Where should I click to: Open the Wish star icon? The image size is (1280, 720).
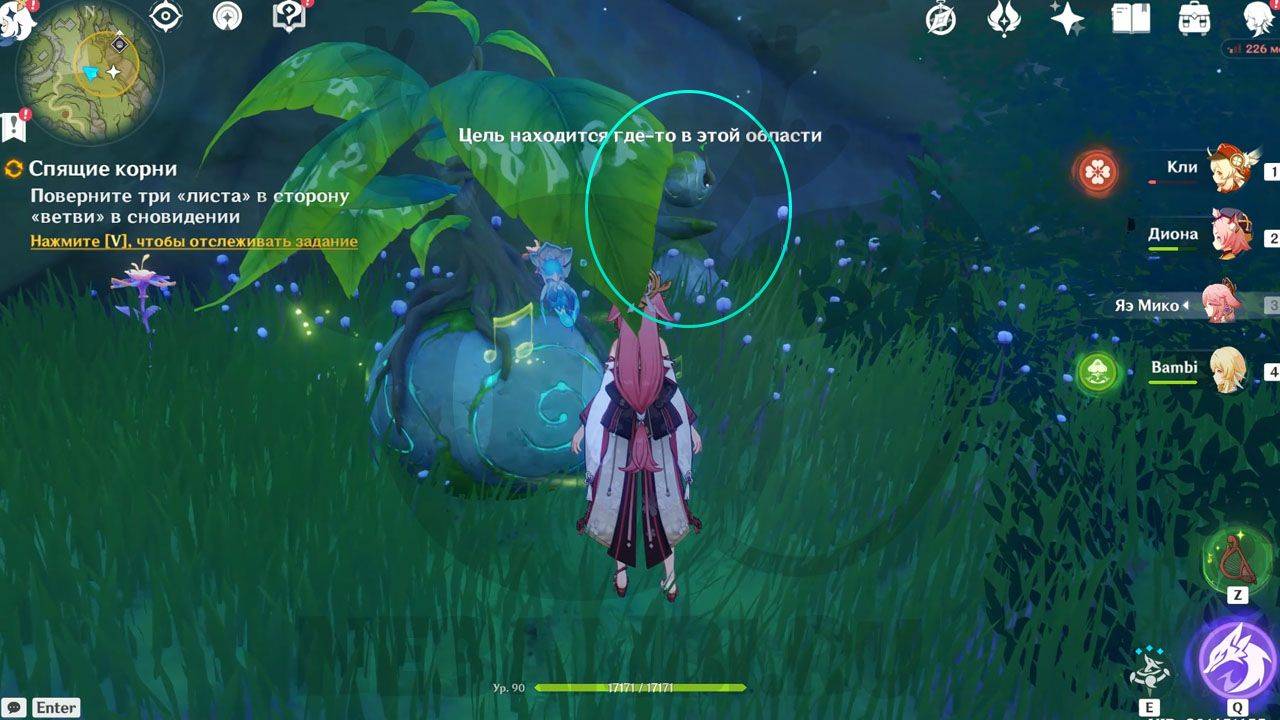(1067, 18)
